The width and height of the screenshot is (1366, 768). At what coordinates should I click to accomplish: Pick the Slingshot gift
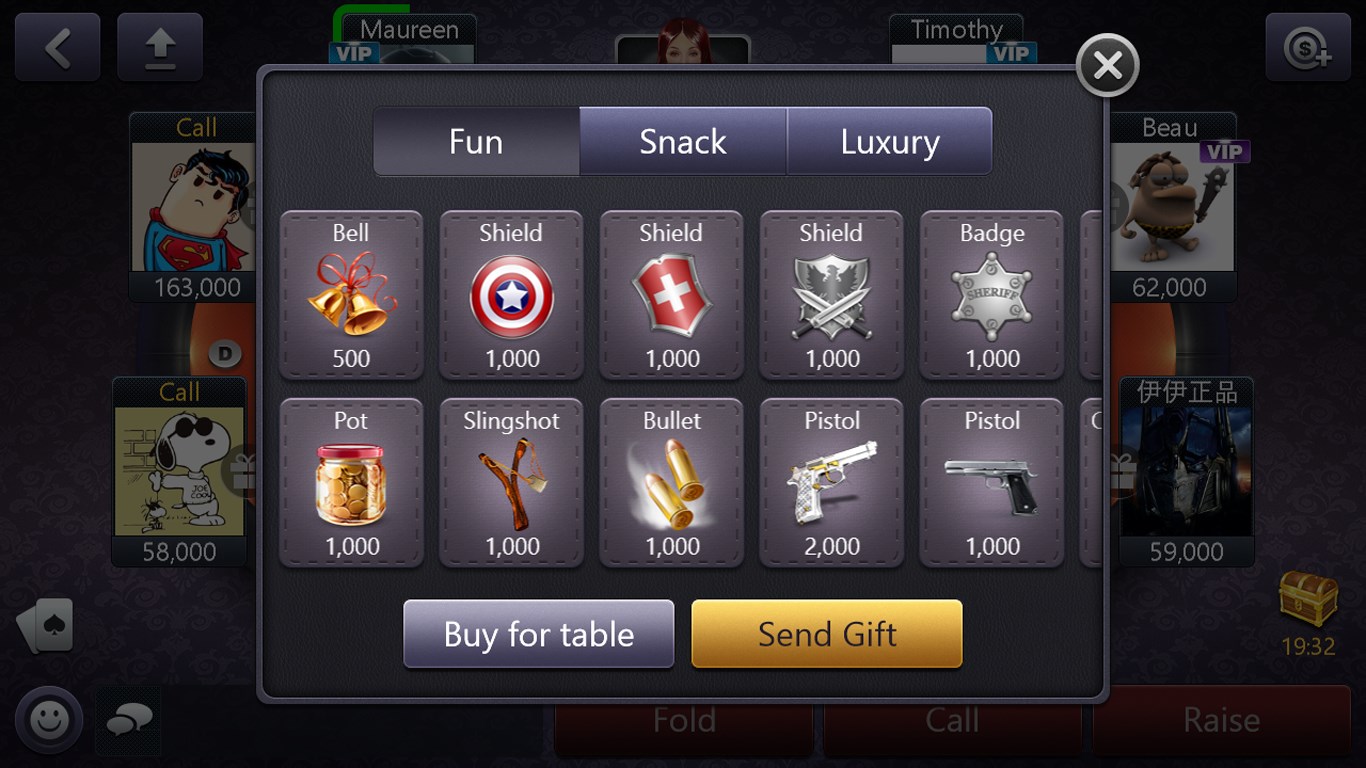click(511, 483)
